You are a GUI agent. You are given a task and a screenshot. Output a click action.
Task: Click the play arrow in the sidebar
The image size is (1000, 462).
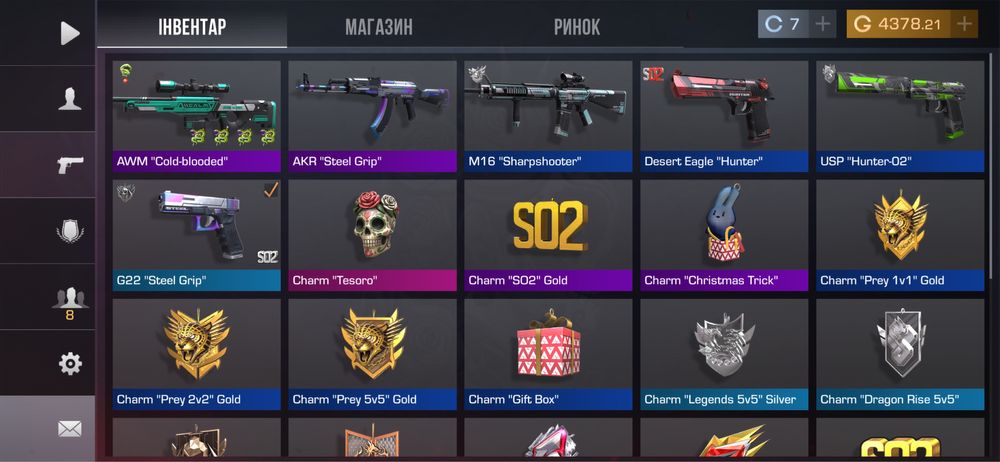tap(69, 33)
